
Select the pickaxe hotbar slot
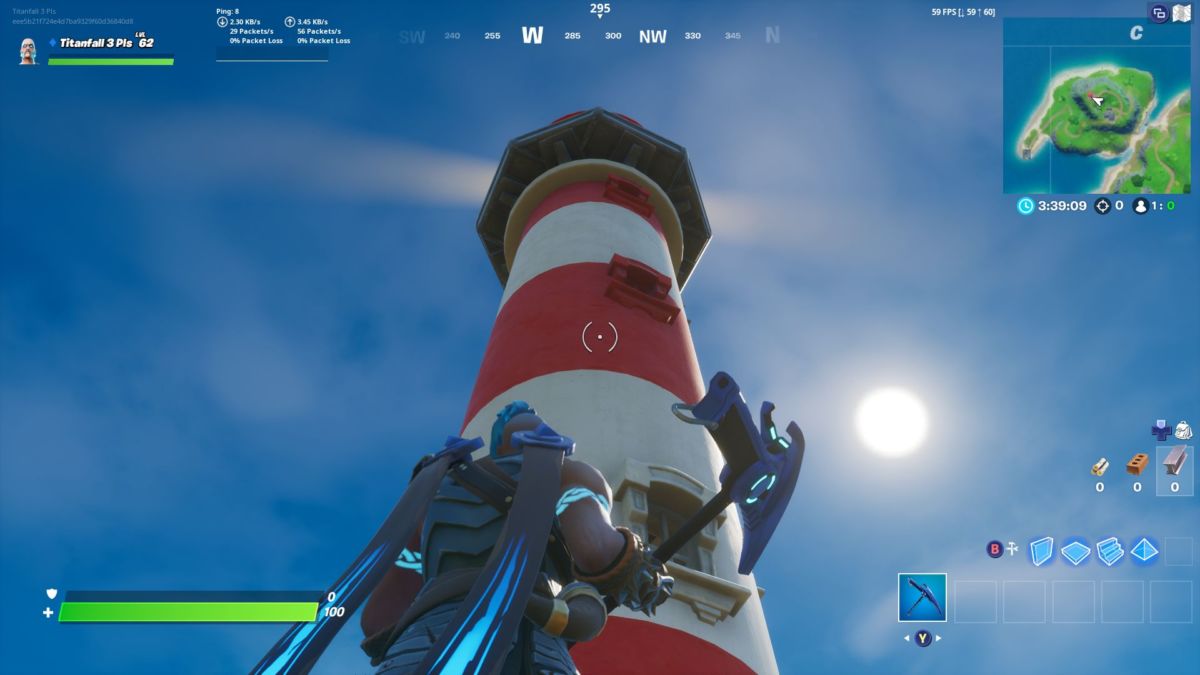click(x=921, y=598)
